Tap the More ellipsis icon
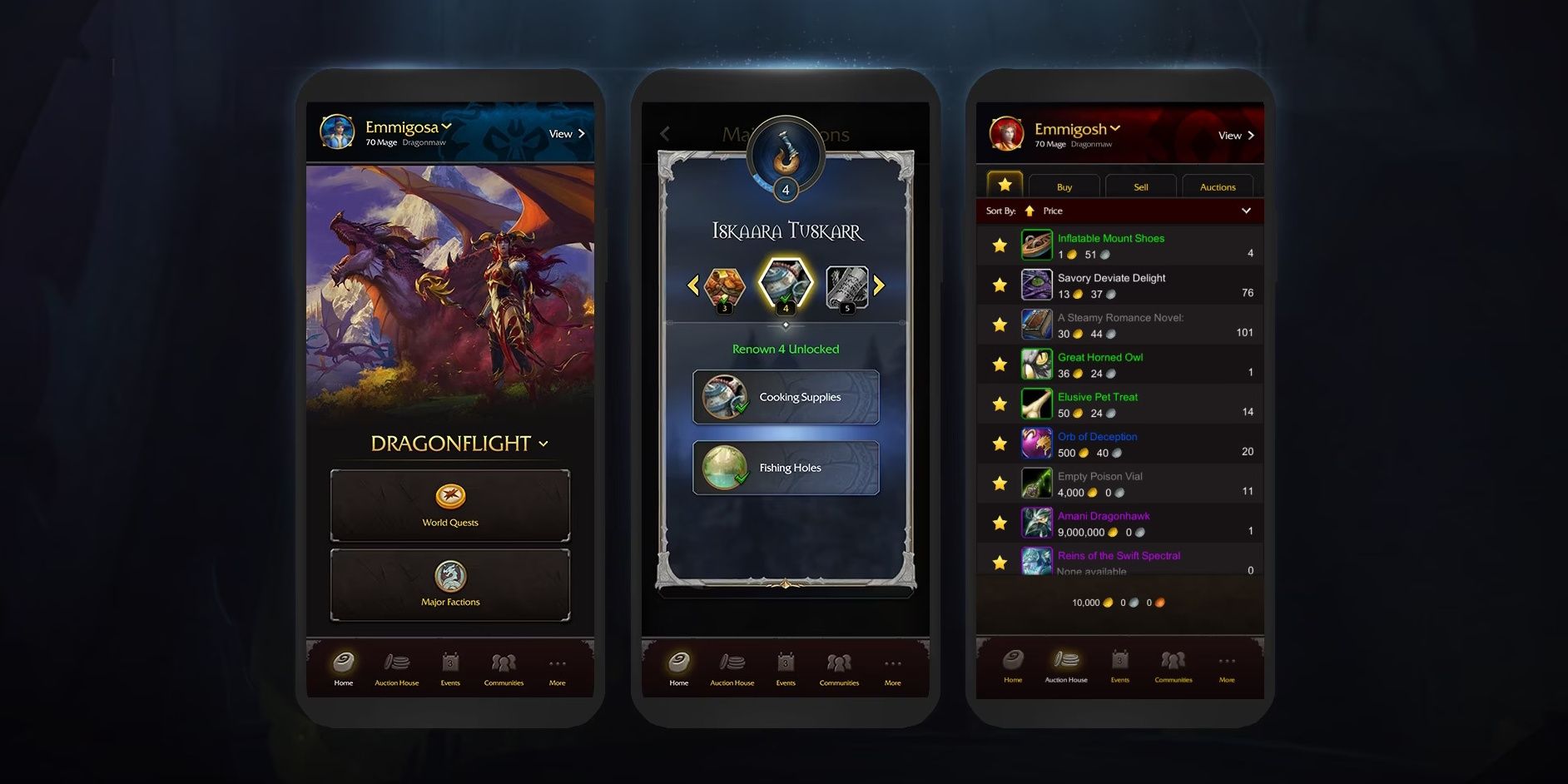Screen dimensions: 1568x784 click(x=557, y=662)
